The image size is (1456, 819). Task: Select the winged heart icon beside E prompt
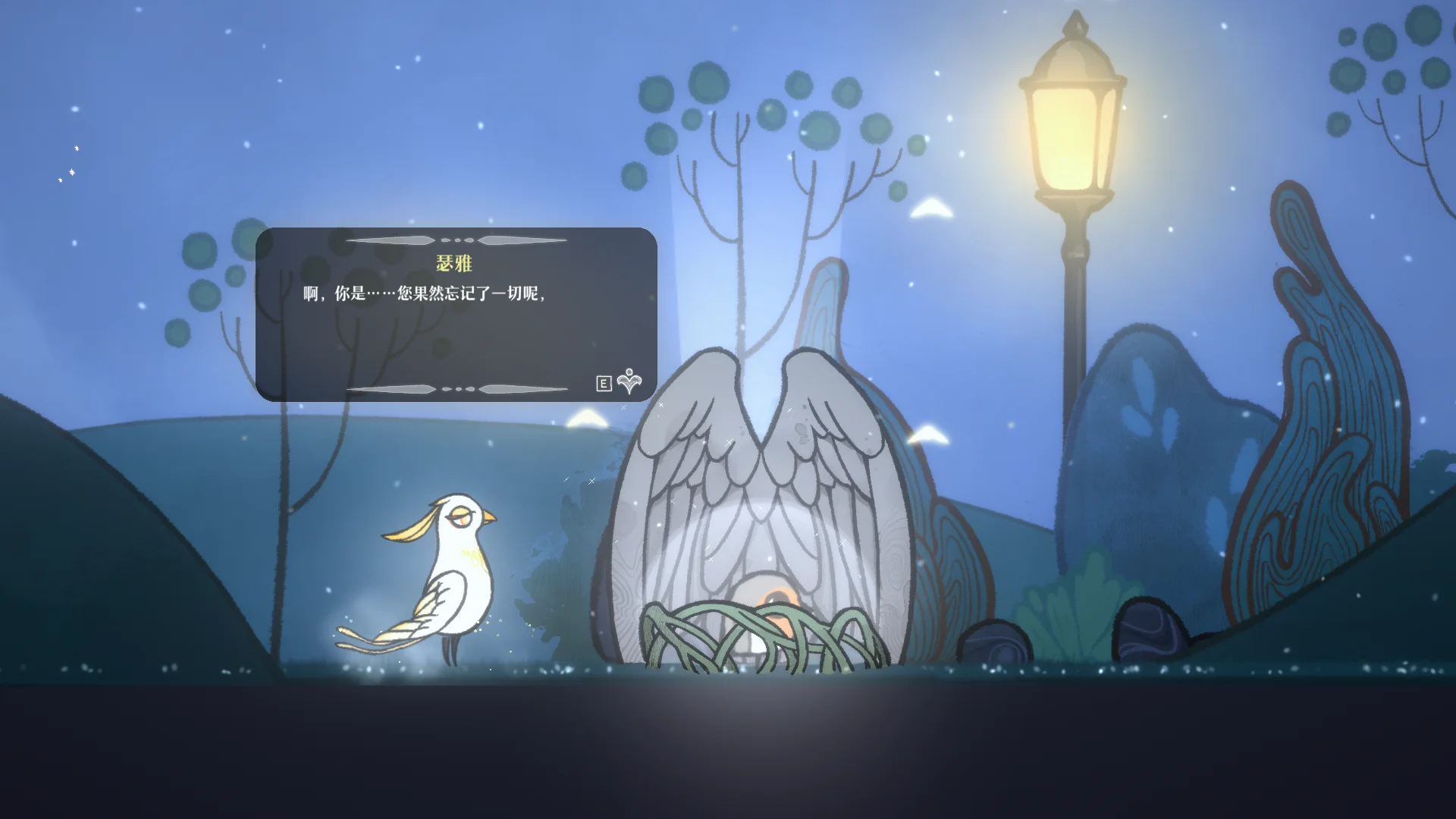pos(629,383)
